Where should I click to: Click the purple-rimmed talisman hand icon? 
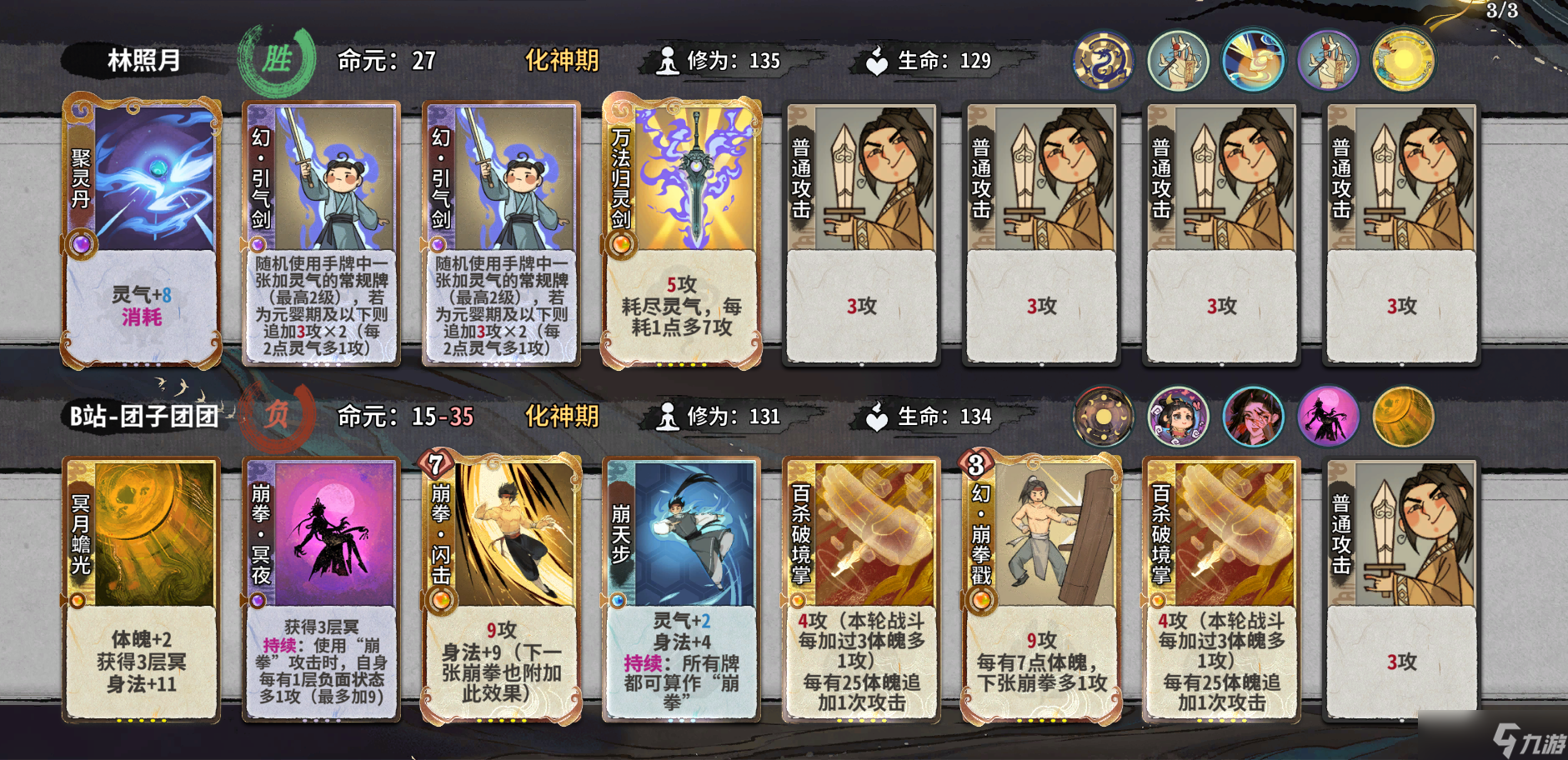pyautogui.click(x=1328, y=59)
